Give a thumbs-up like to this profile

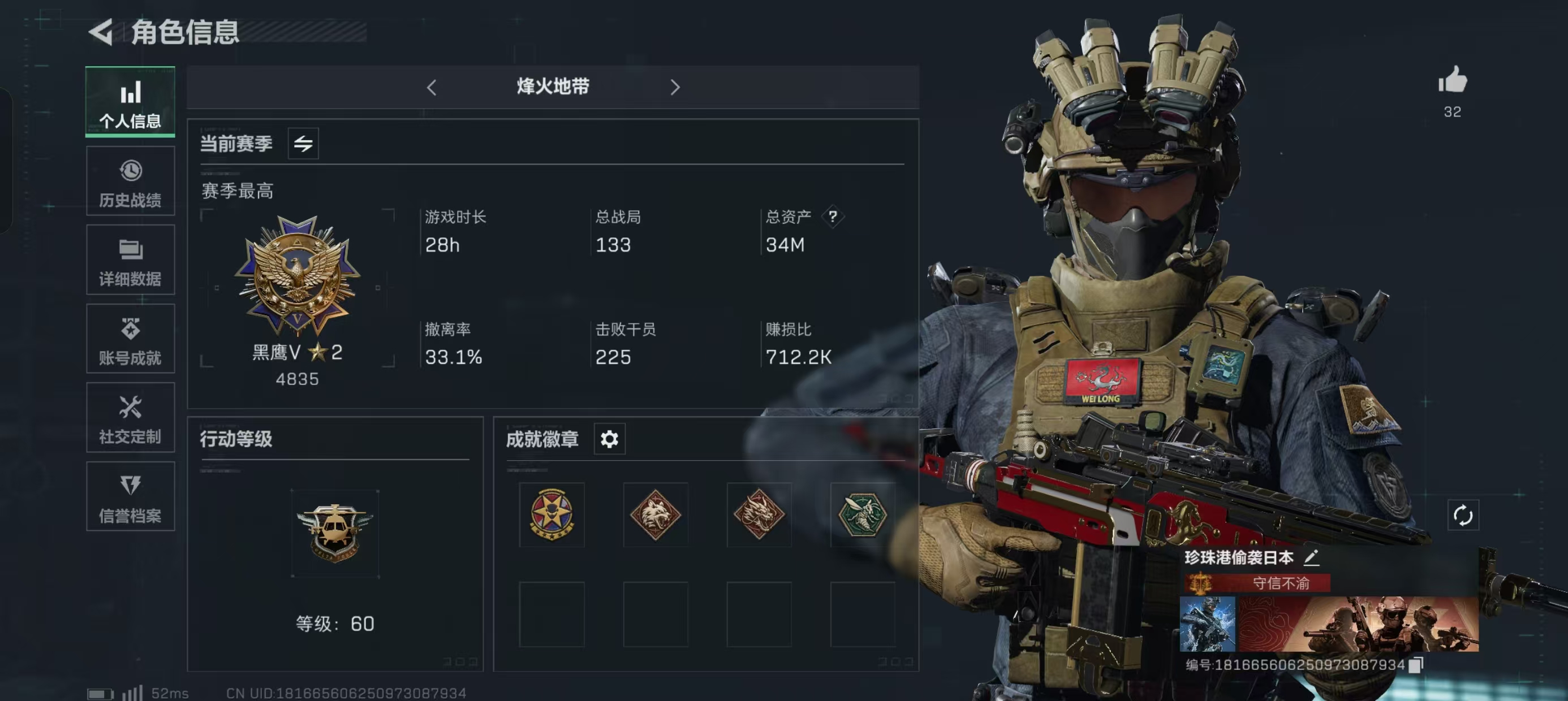(1453, 81)
